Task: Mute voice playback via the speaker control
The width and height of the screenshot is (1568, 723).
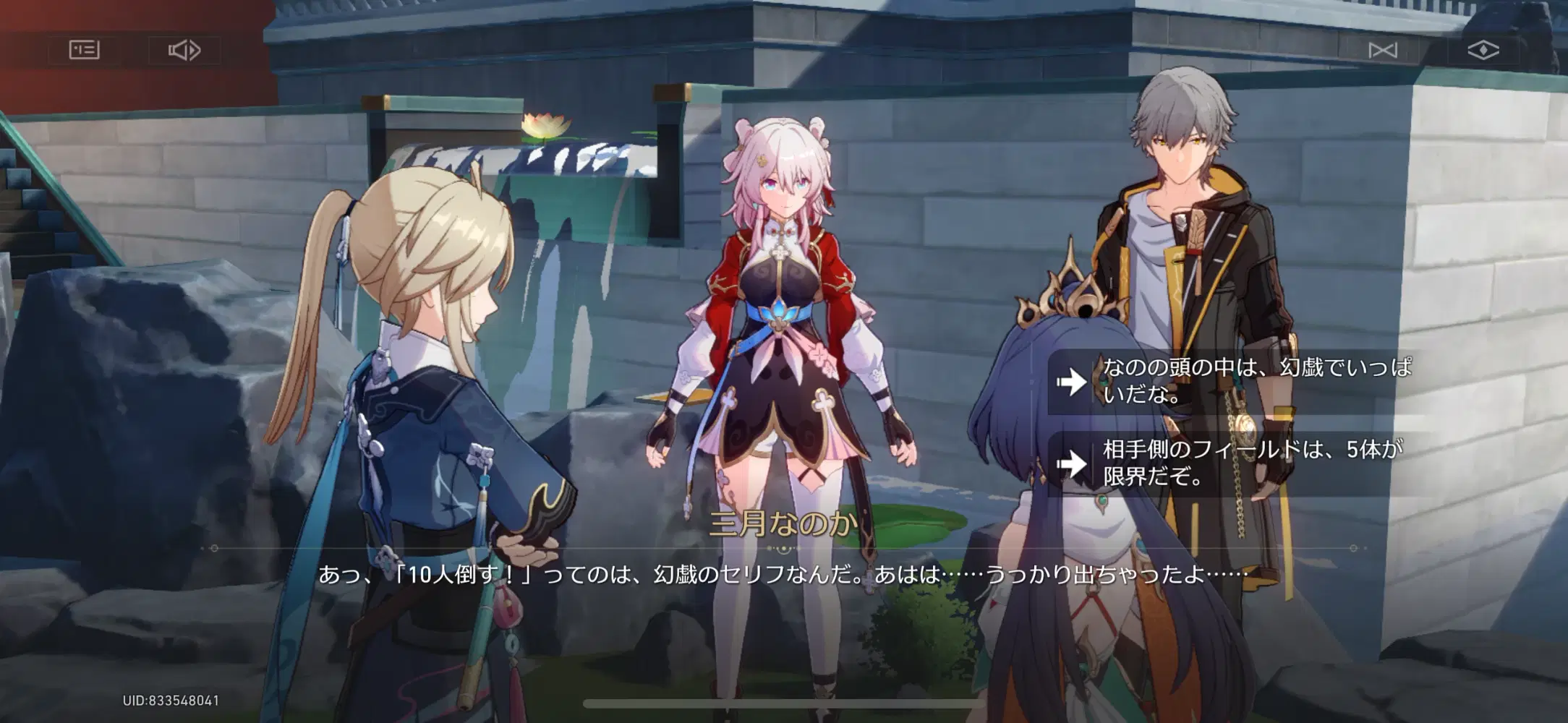Action: click(x=185, y=51)
